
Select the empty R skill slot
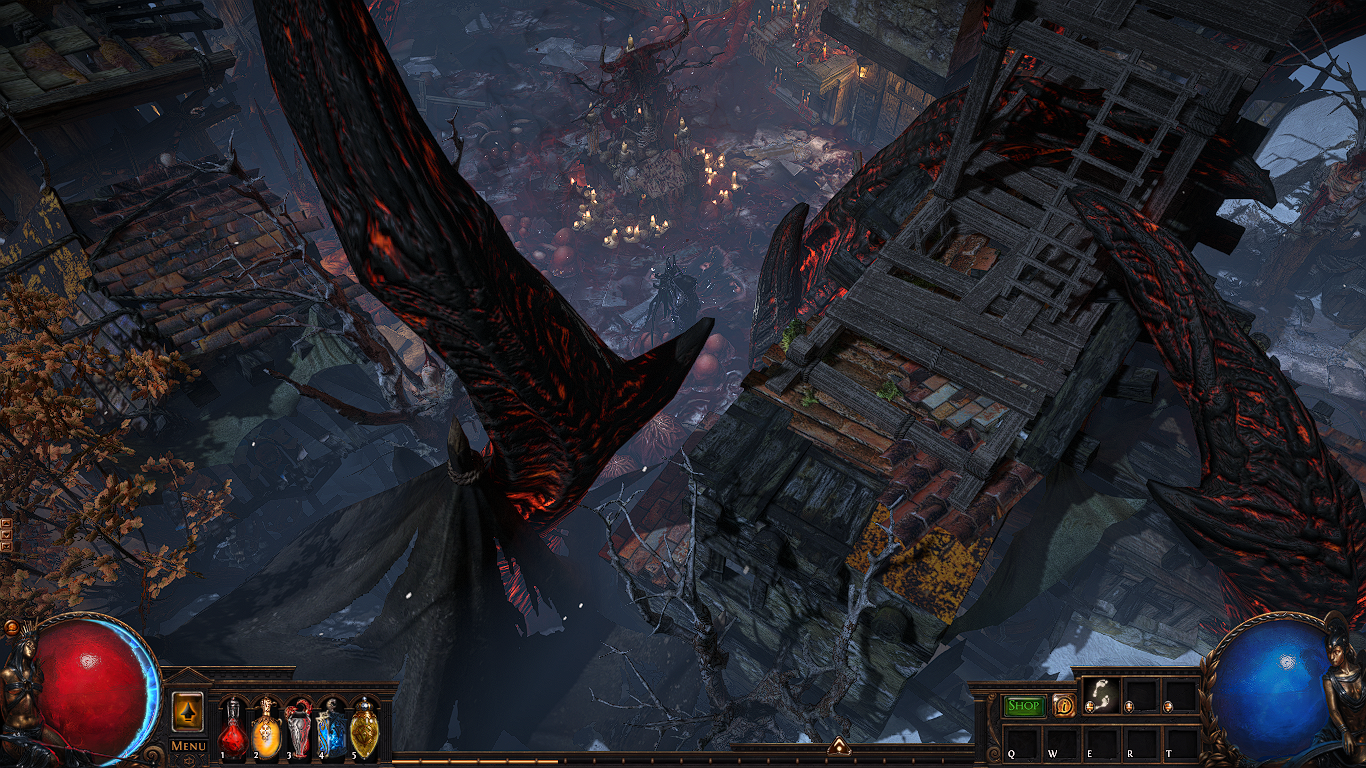1140,742
